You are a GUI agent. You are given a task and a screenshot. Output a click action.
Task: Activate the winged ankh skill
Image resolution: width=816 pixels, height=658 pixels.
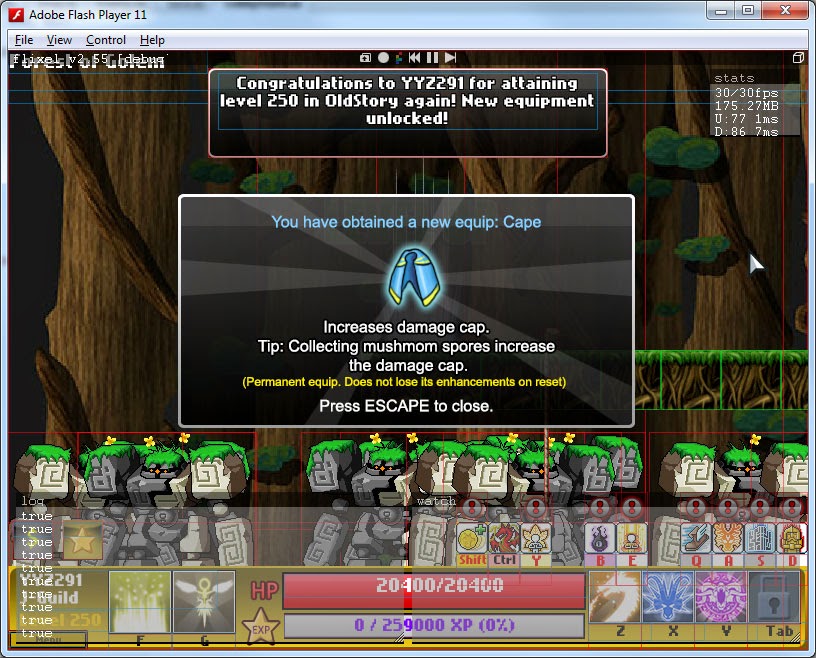(204, 600)
